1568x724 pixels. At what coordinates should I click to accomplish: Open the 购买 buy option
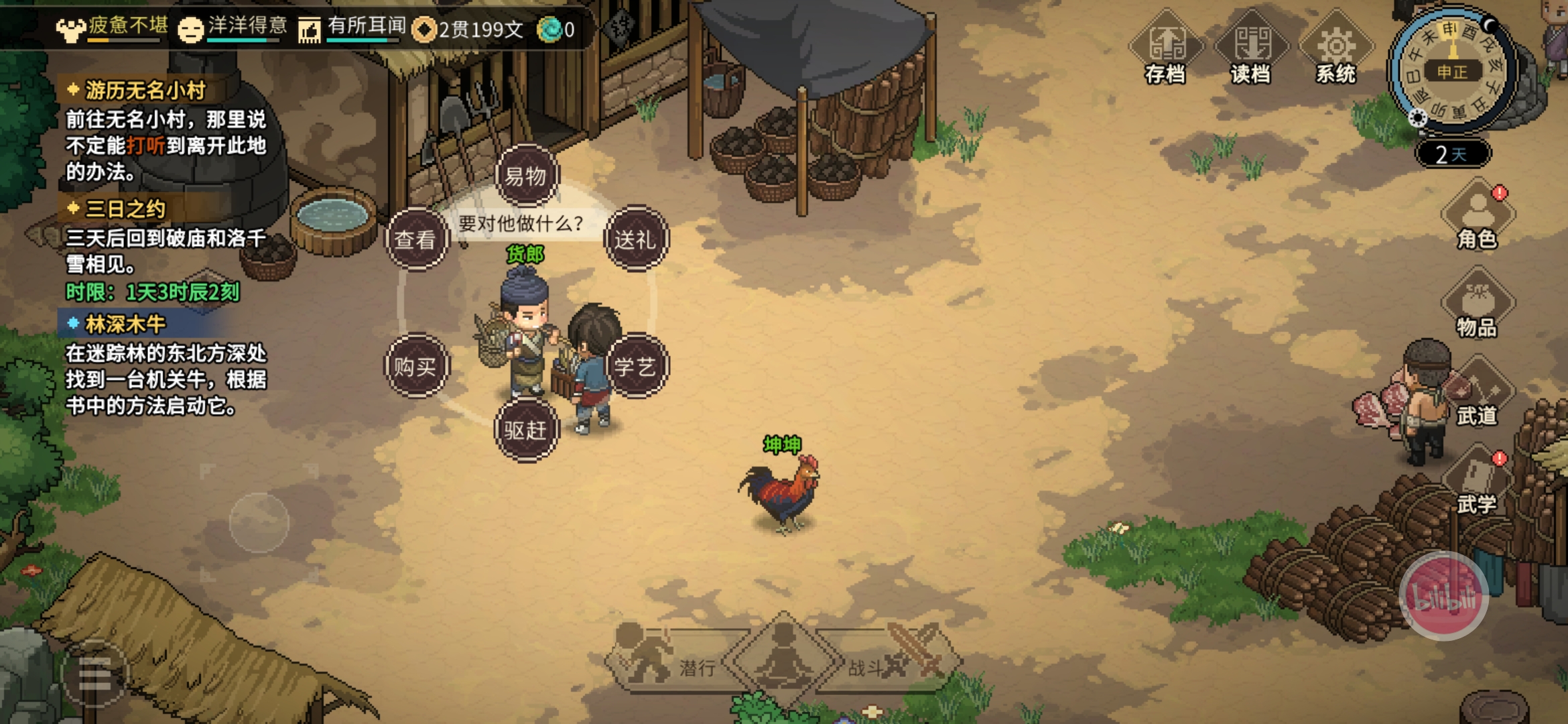[415, 367]
